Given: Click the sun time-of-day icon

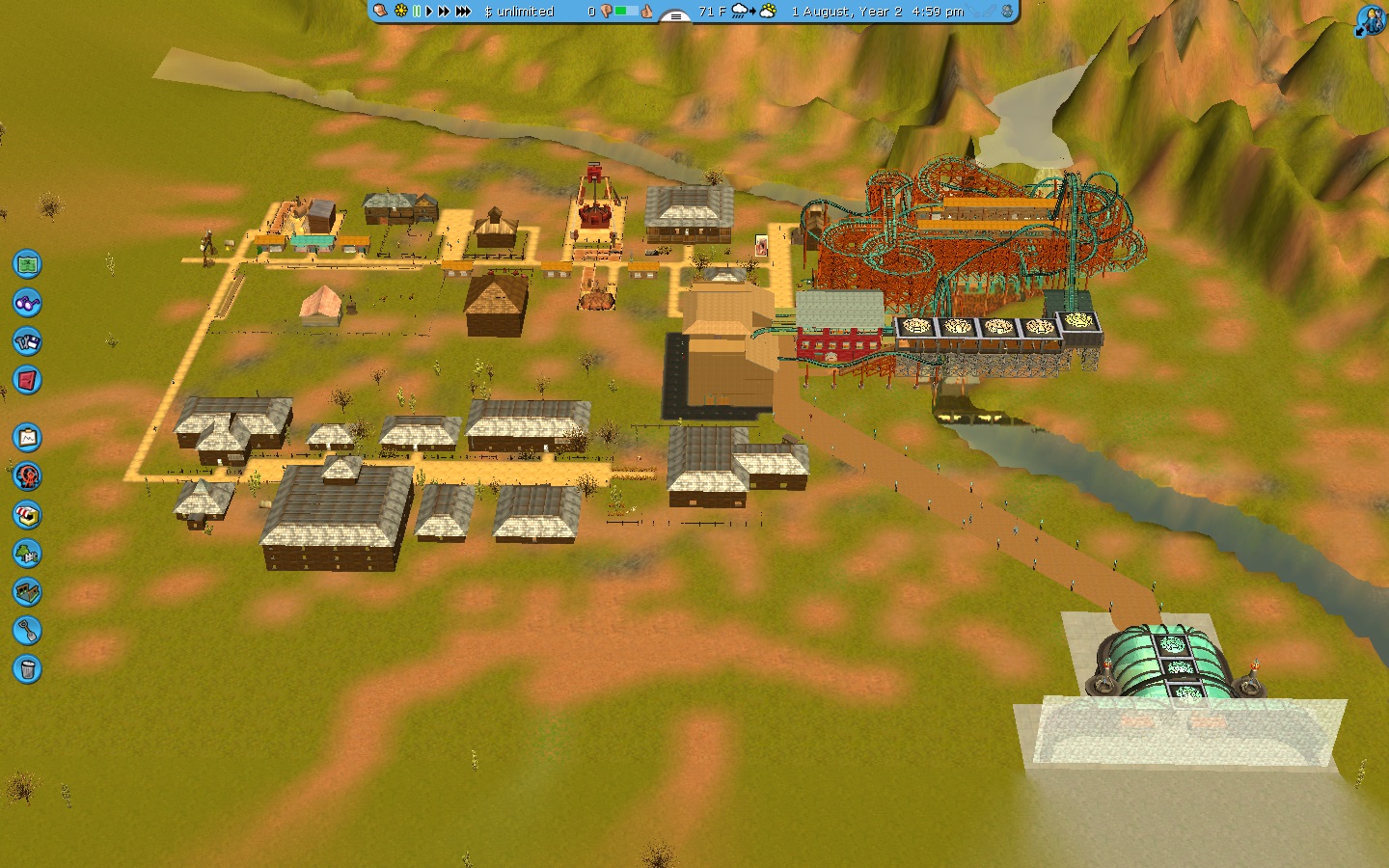Looking at the screenshot, I should (401, 12).
